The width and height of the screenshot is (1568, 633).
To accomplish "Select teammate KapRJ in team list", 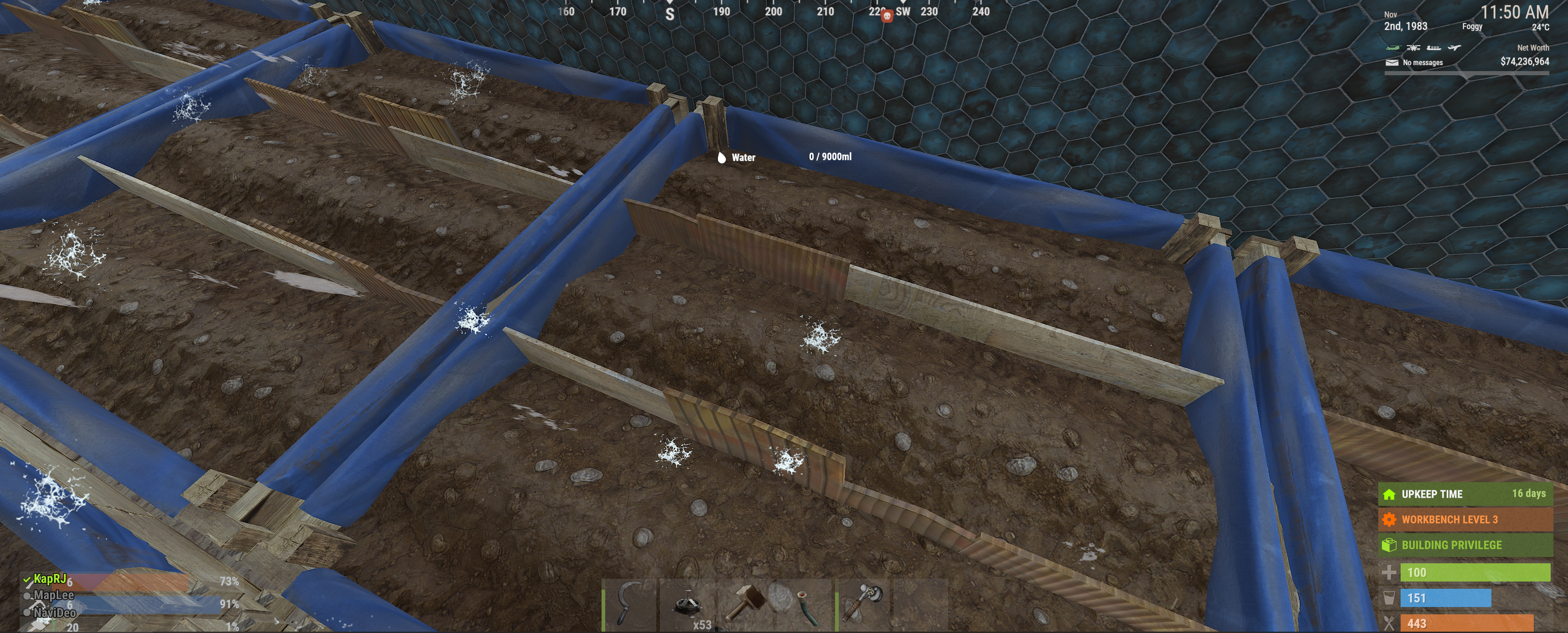I will click(x=50, y=579).
